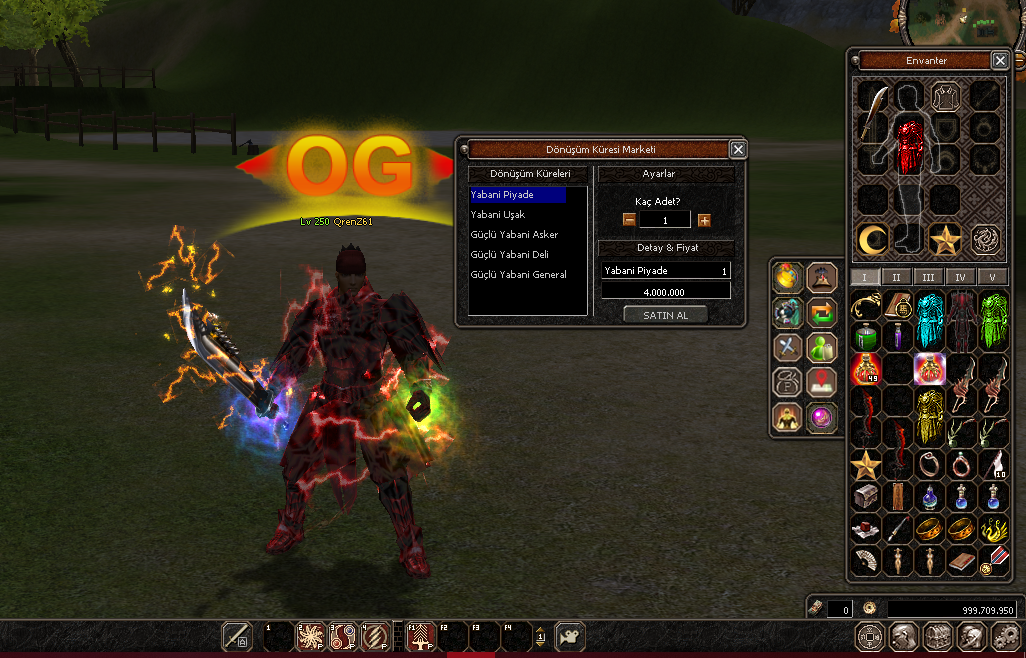Activate the F1 quickslot skill
Screen dimensions: 1026x658
click(x=421, y=636)
